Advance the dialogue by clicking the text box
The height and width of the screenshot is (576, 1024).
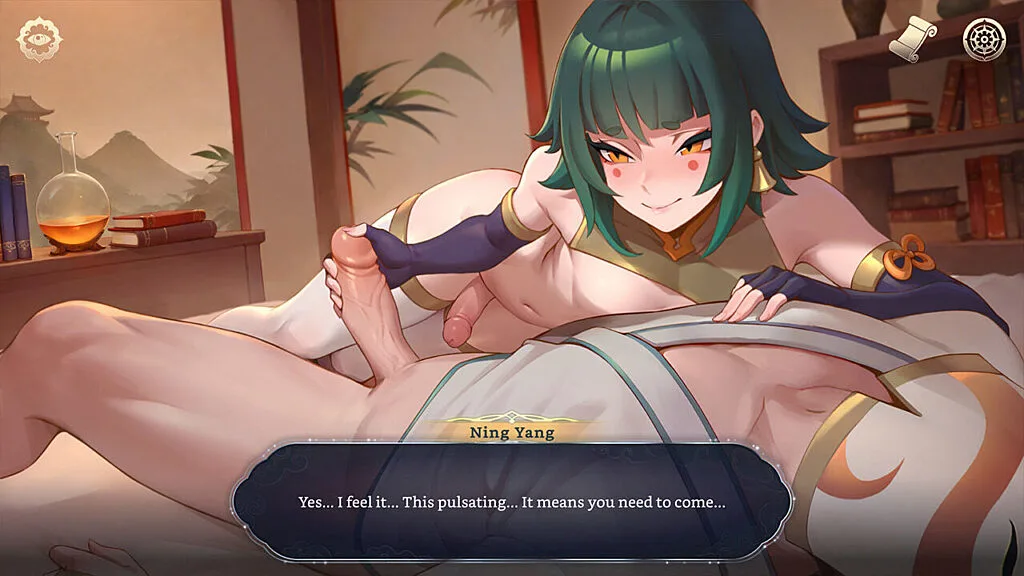[511, 502]
